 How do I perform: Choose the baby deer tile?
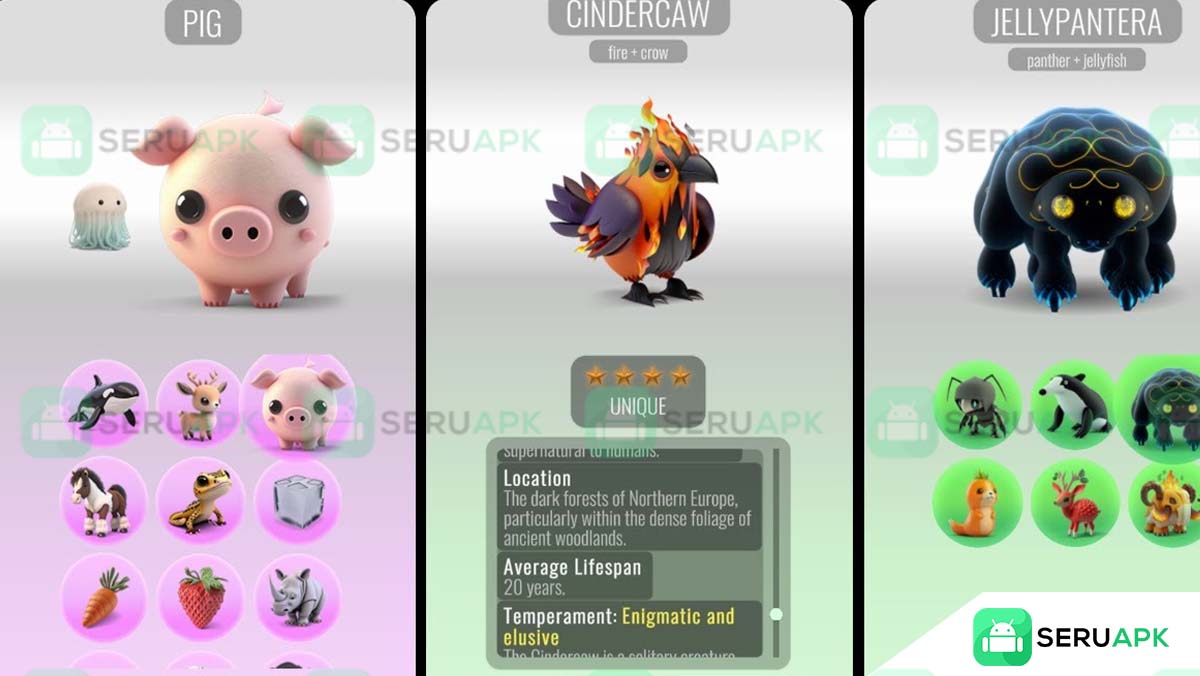tap(200, 403)
